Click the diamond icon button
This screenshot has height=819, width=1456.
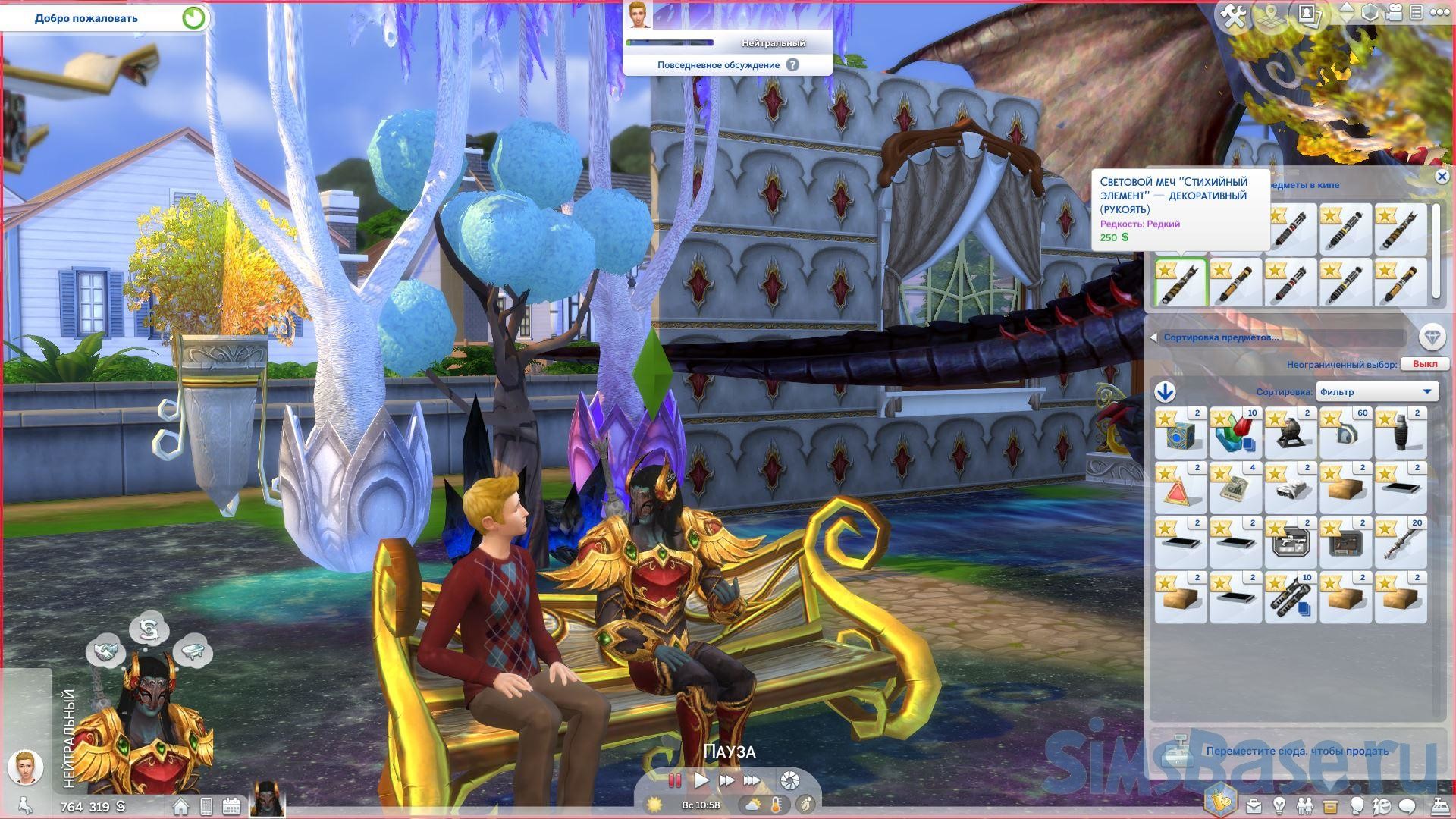click(1431, 337)
